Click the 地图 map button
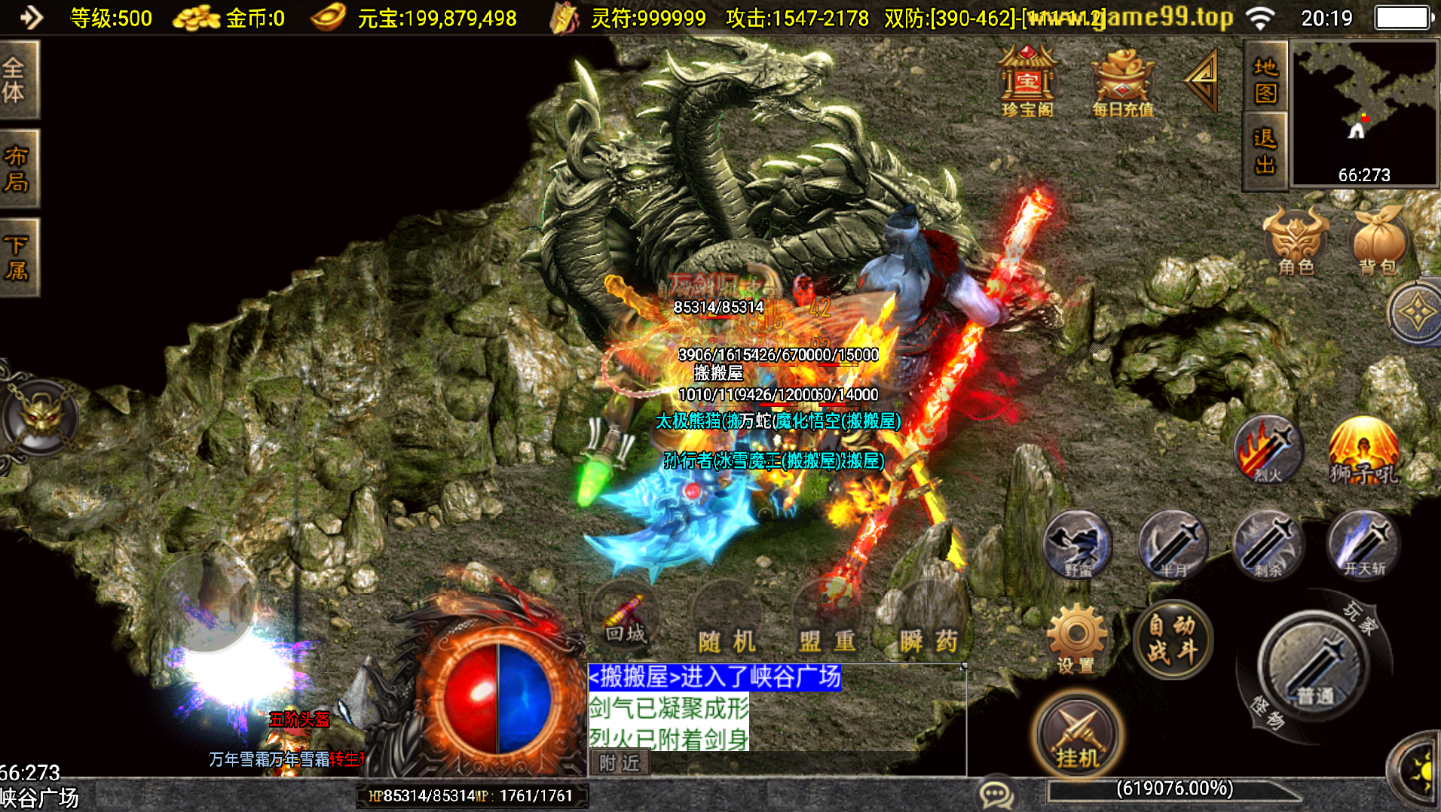 (x=1265, y=78)
